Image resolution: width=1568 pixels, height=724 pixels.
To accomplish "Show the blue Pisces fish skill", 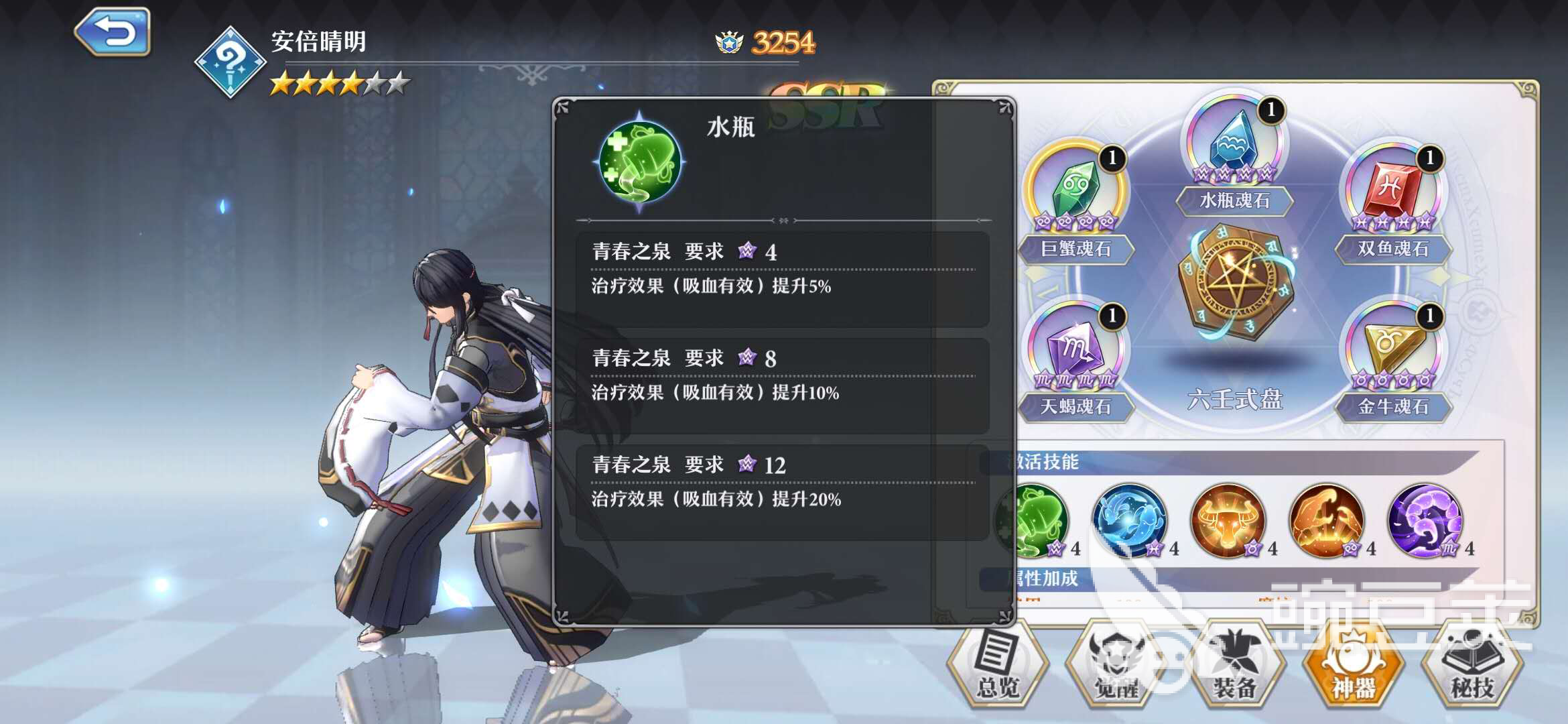I will 1130,520.
